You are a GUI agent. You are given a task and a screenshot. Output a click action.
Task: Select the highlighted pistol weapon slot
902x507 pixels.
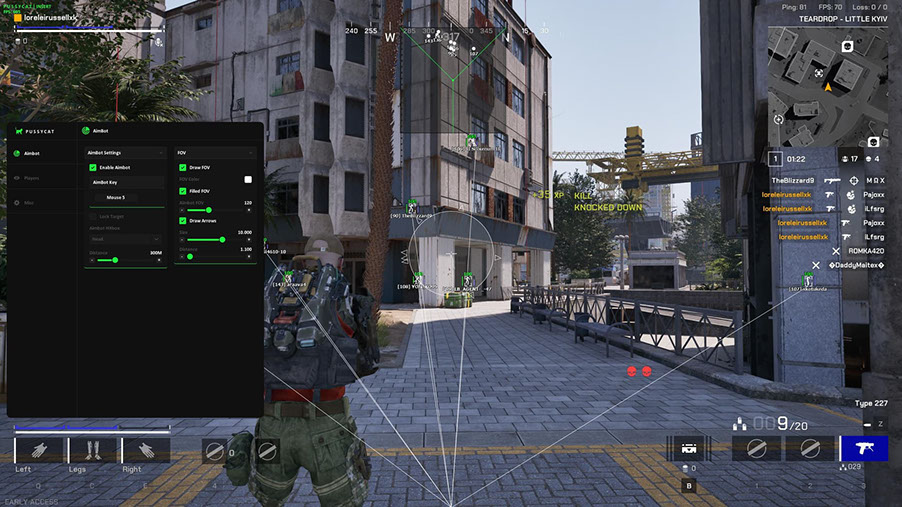pos(863,449)
